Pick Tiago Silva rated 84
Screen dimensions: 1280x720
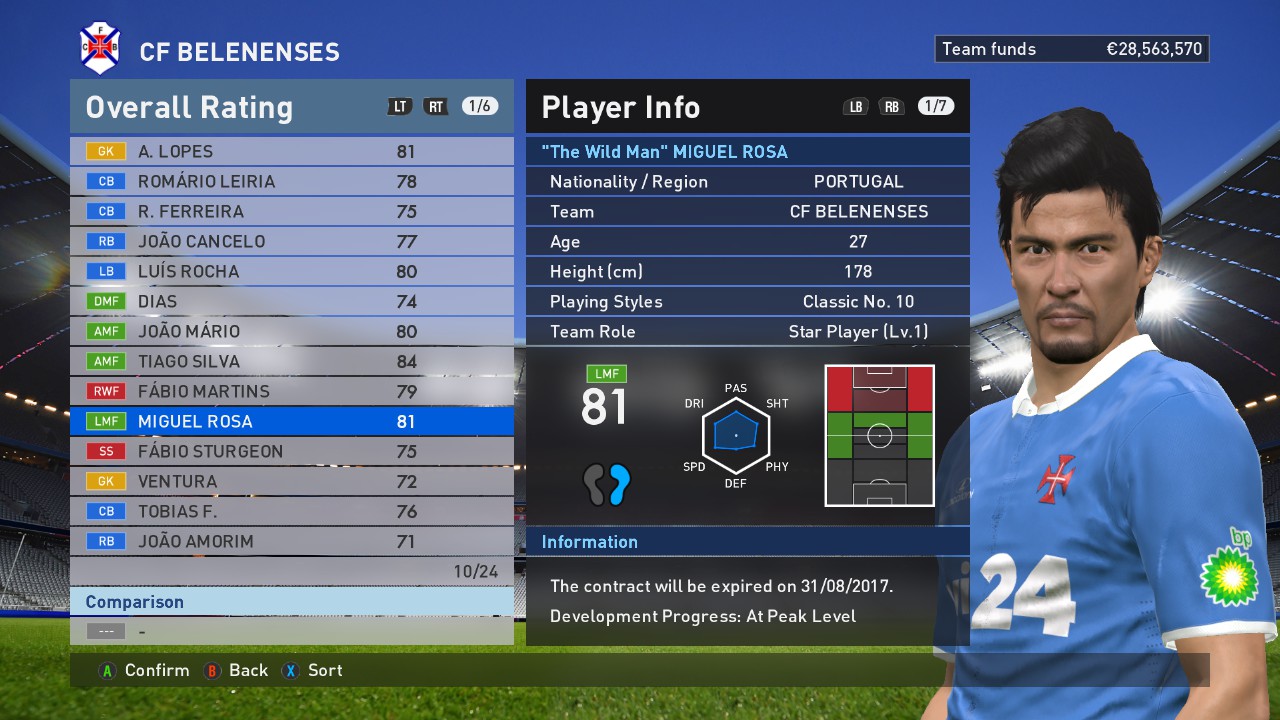(290, 362)
